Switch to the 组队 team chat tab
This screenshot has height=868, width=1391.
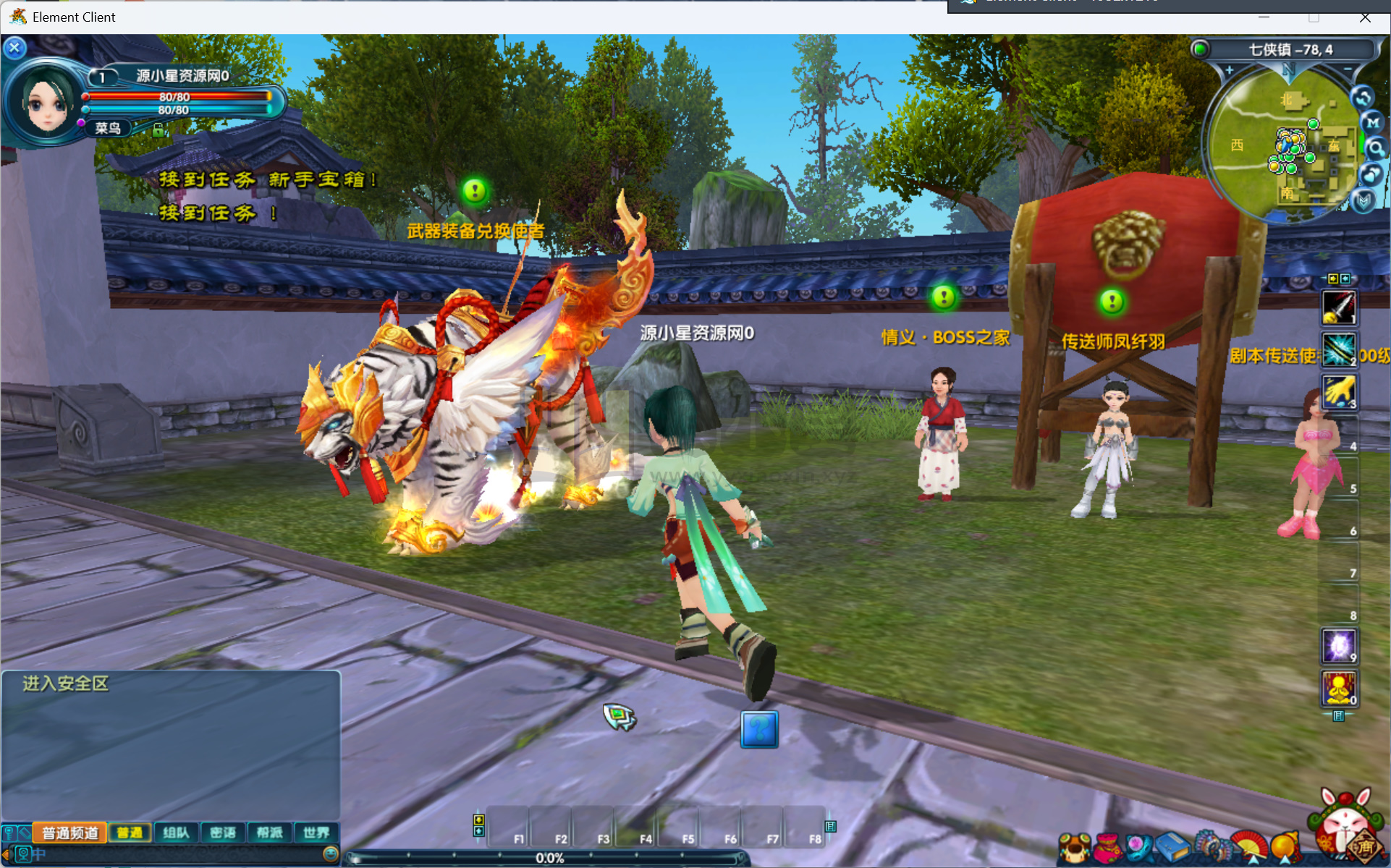click(176, 833)
